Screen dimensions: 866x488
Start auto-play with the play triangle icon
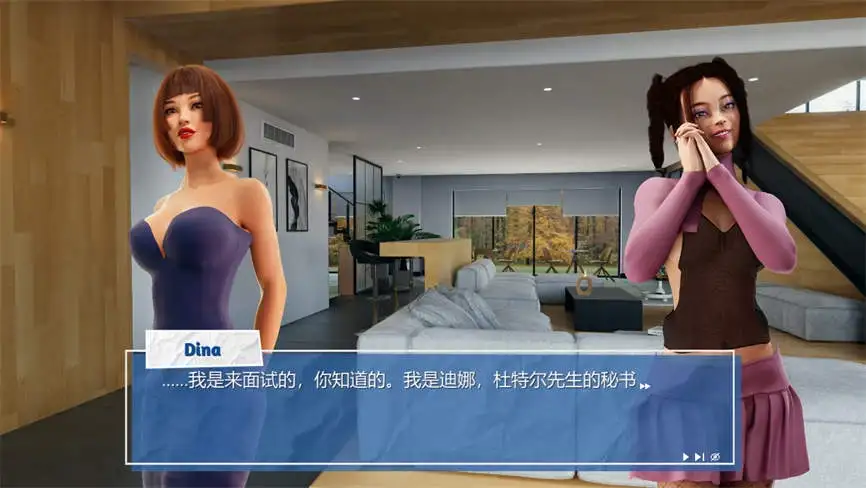pos(686,457)
